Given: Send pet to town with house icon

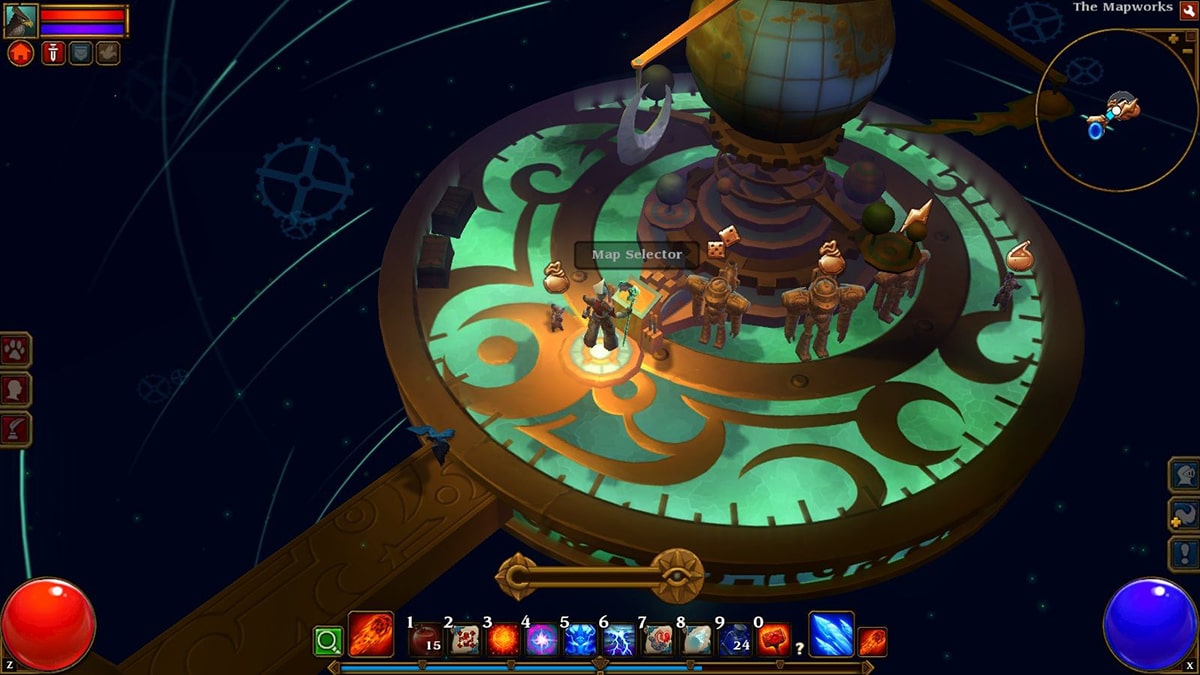Looking at the screenshot, I should (x=20, y=53).
